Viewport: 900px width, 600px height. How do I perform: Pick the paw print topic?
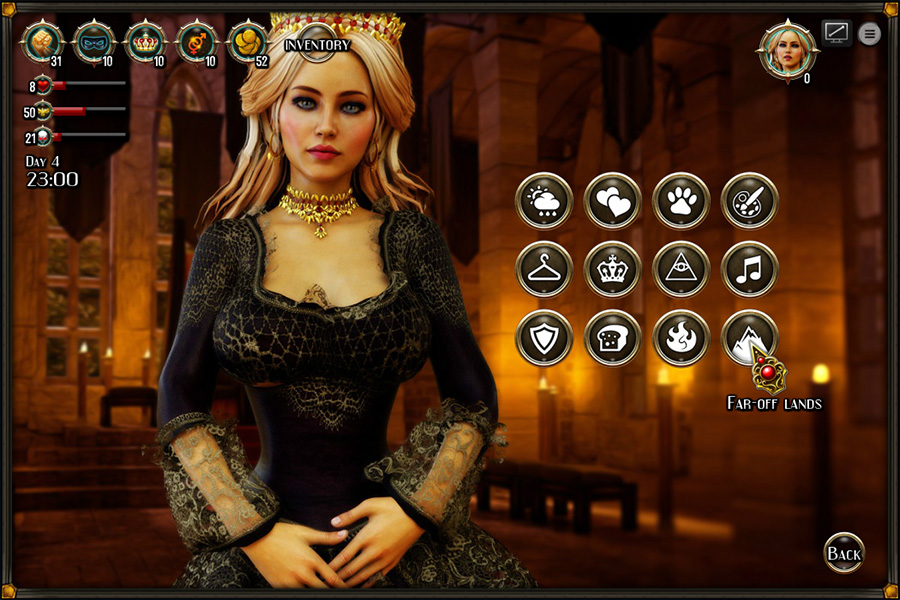click(681, 201)
